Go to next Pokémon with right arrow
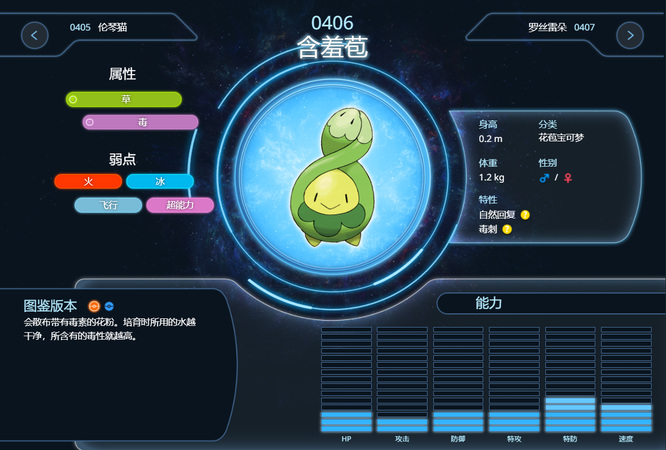This screenshot has height=450, width=666. click(630, 35)
